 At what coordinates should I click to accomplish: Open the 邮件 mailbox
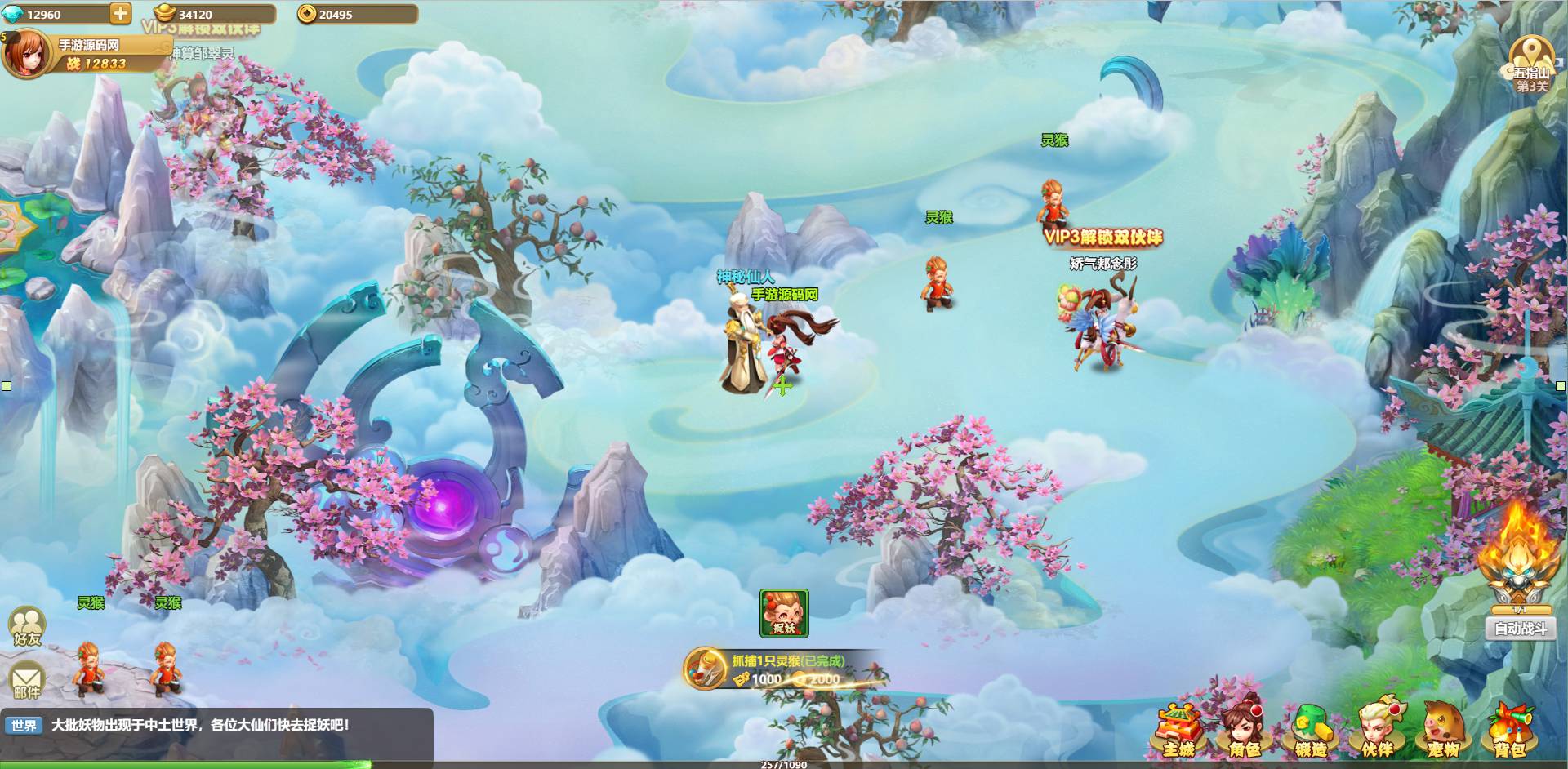(27, 682)
